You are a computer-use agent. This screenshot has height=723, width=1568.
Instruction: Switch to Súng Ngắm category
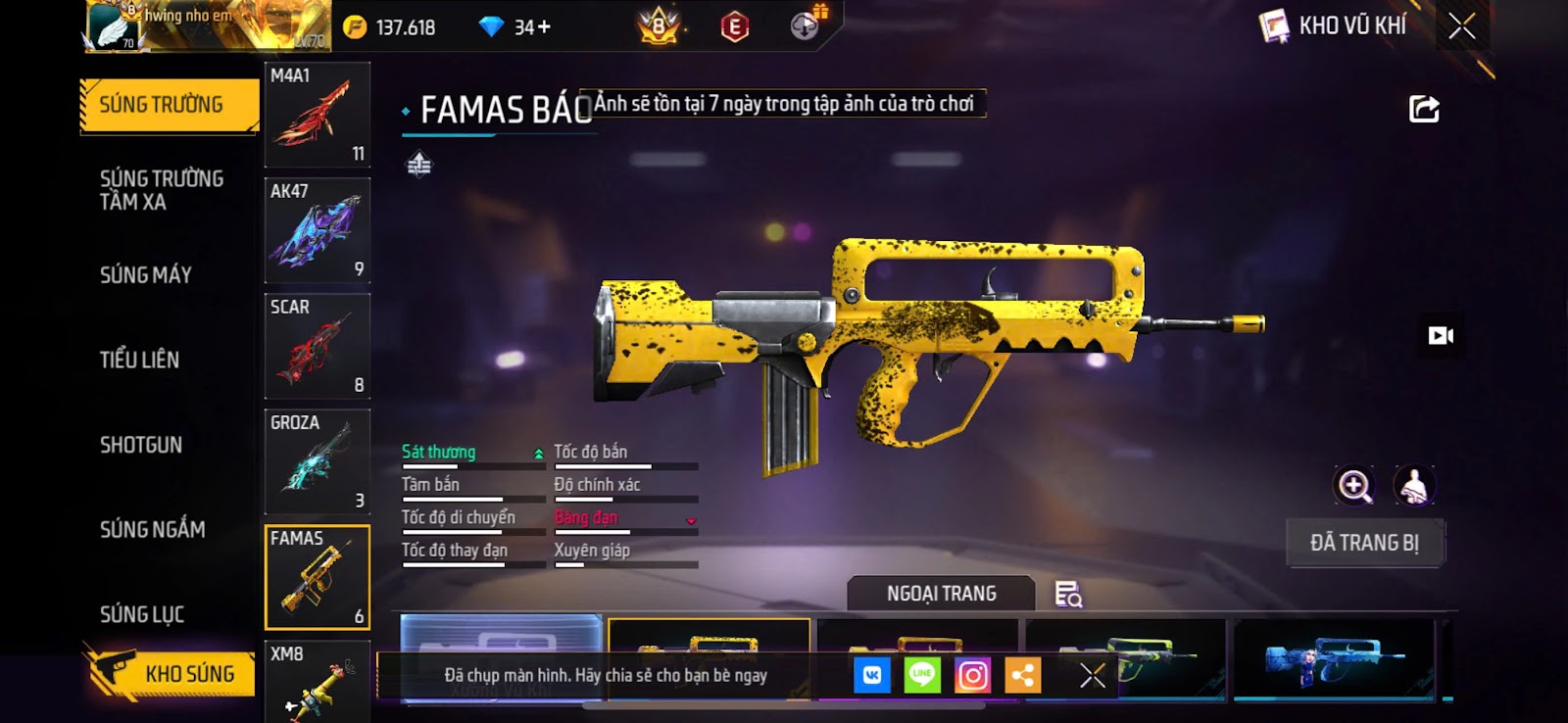click(x=153, y=530)
